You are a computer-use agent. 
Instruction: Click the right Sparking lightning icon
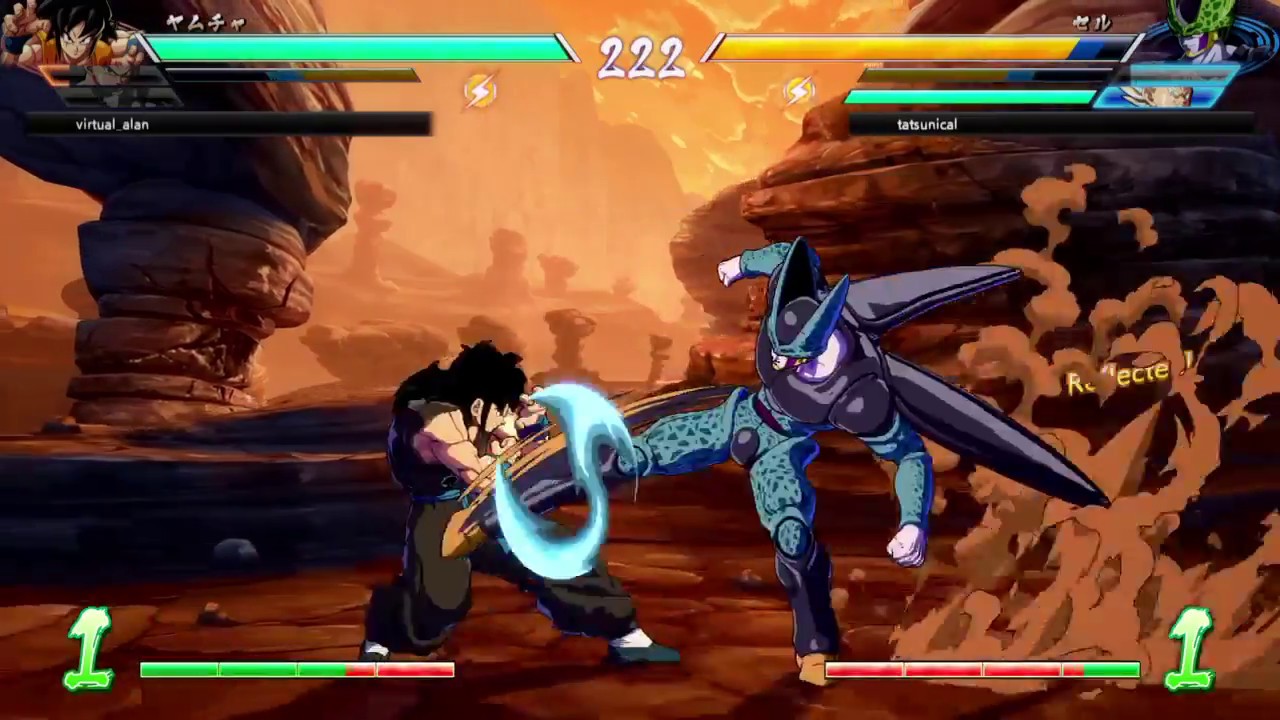click(x=799, y=91)
